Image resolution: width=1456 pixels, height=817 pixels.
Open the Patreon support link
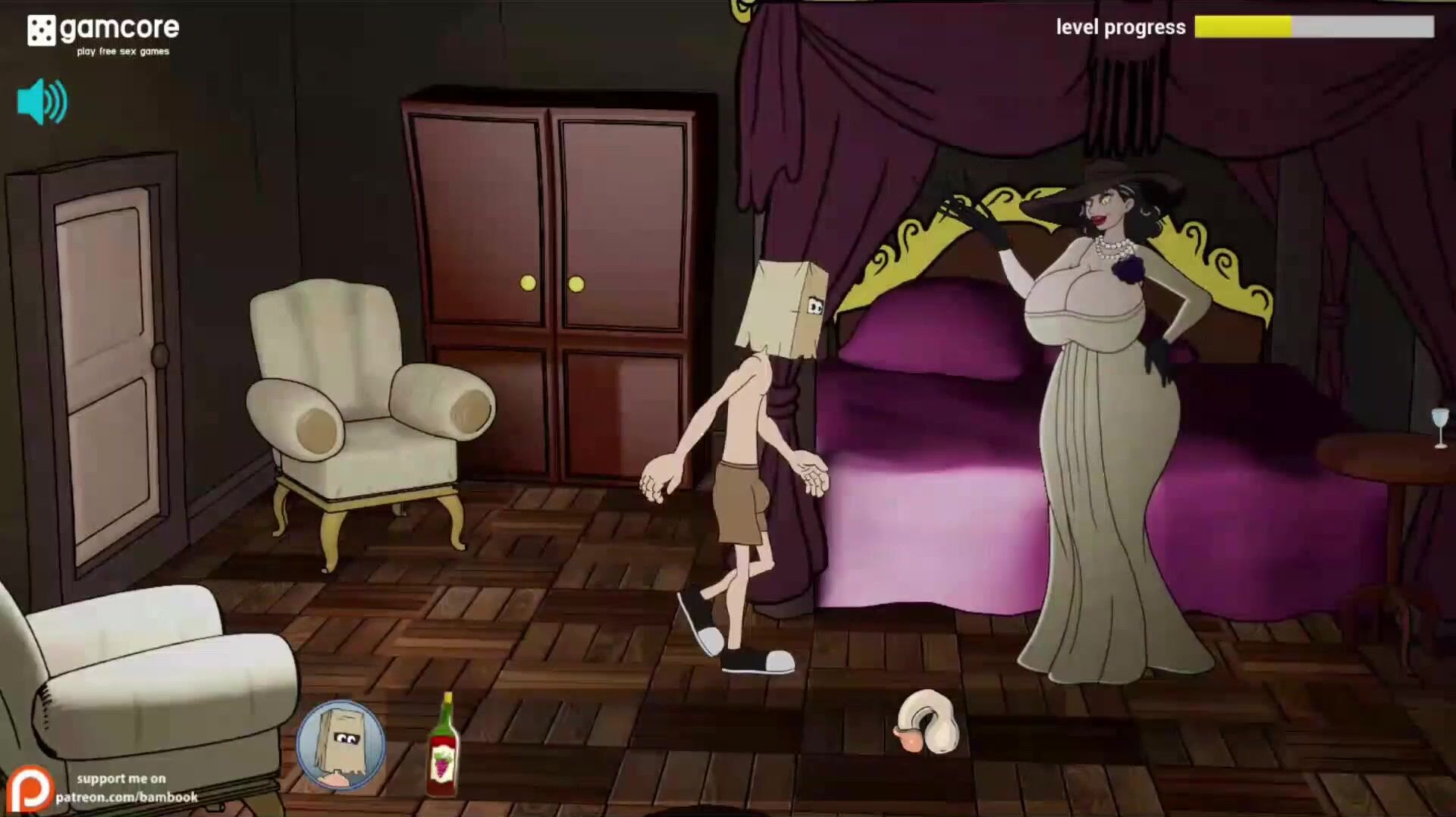[x=102, y=788]
